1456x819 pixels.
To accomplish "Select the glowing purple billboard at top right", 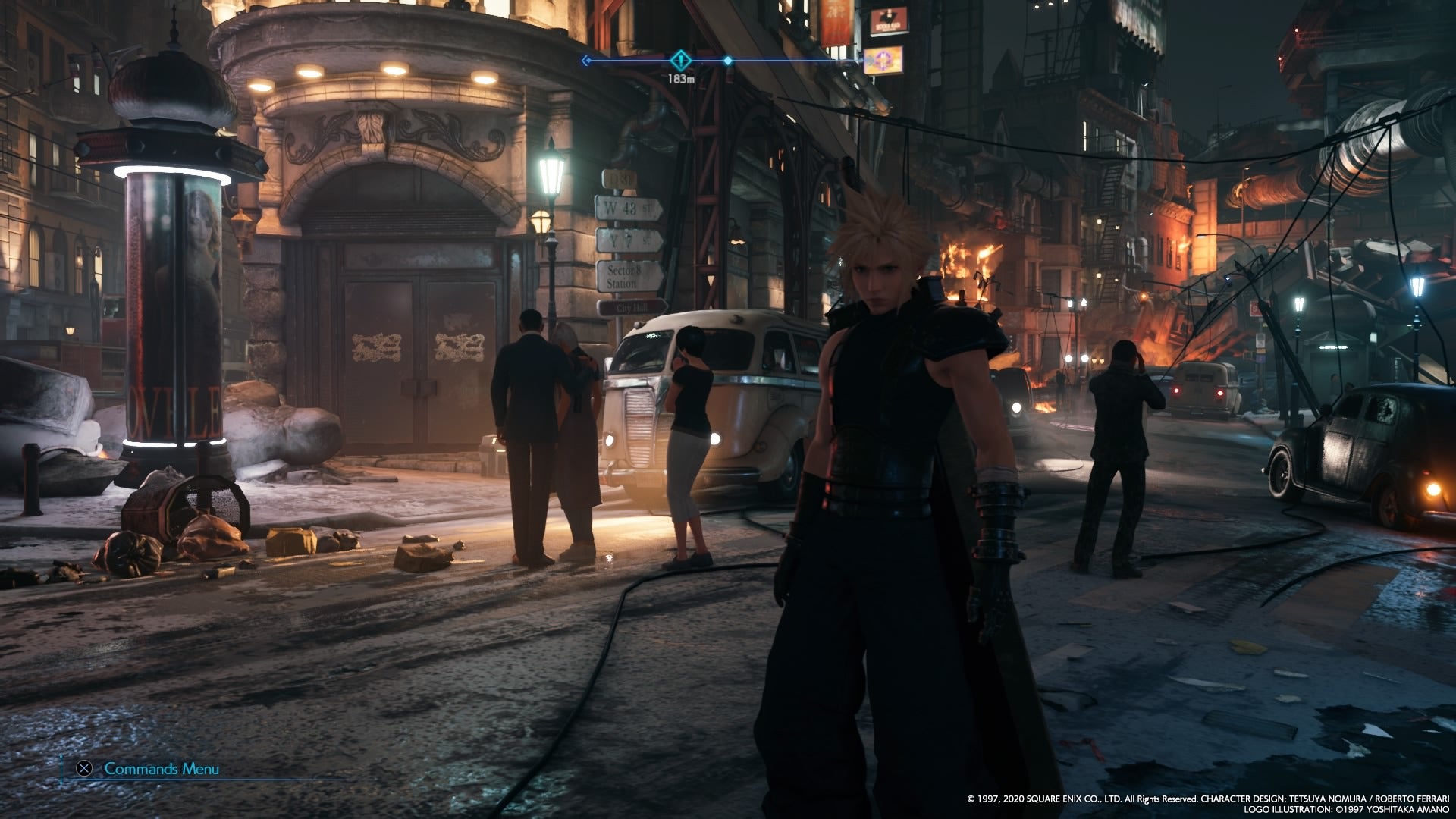I will (x=883, y=62).
